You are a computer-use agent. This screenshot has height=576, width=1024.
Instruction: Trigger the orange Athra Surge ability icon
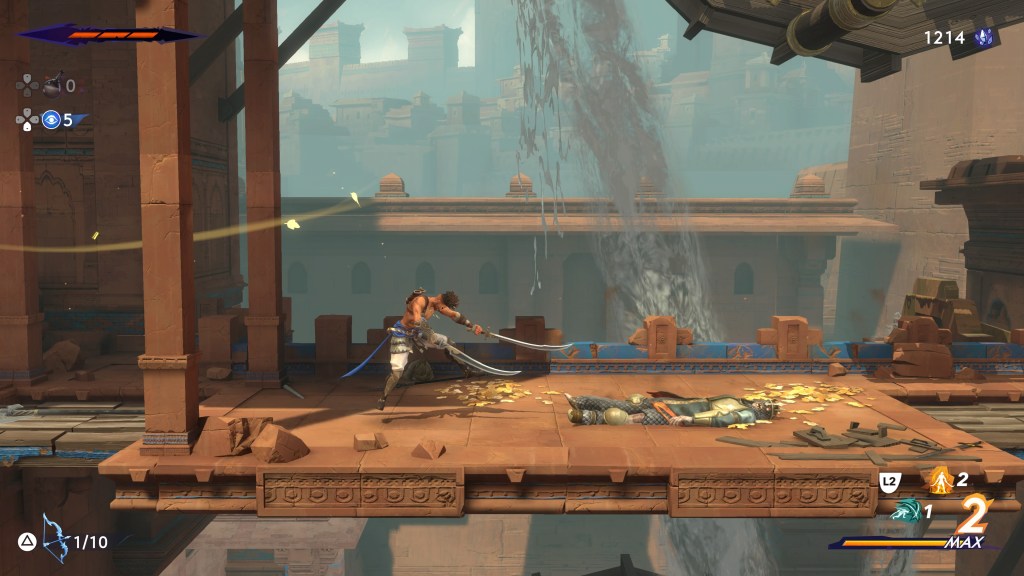point(939,480)
